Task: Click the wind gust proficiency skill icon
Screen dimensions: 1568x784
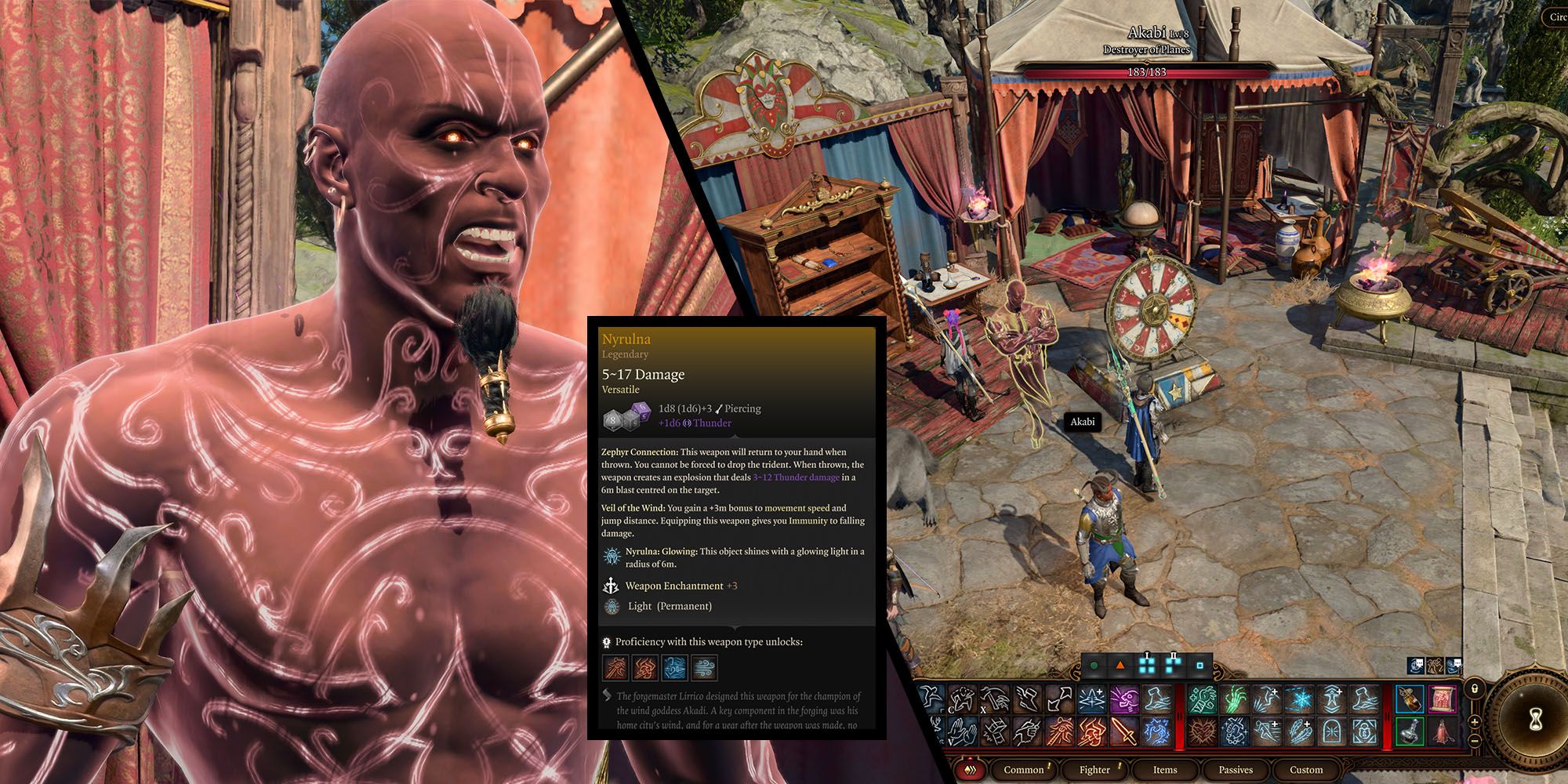Action: [x=705, y=668]
